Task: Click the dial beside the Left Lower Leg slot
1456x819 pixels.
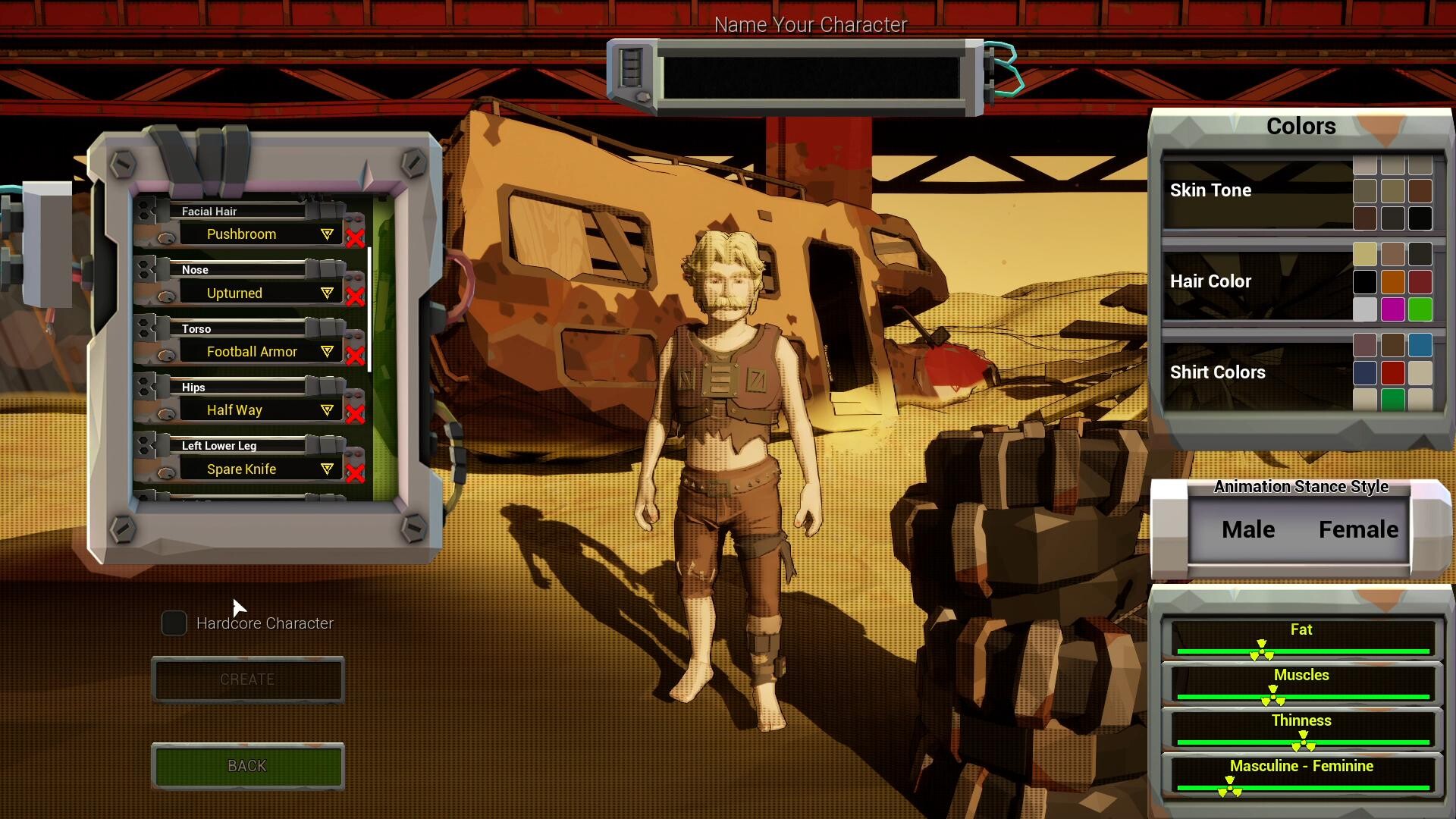Action: click(165, 470)
